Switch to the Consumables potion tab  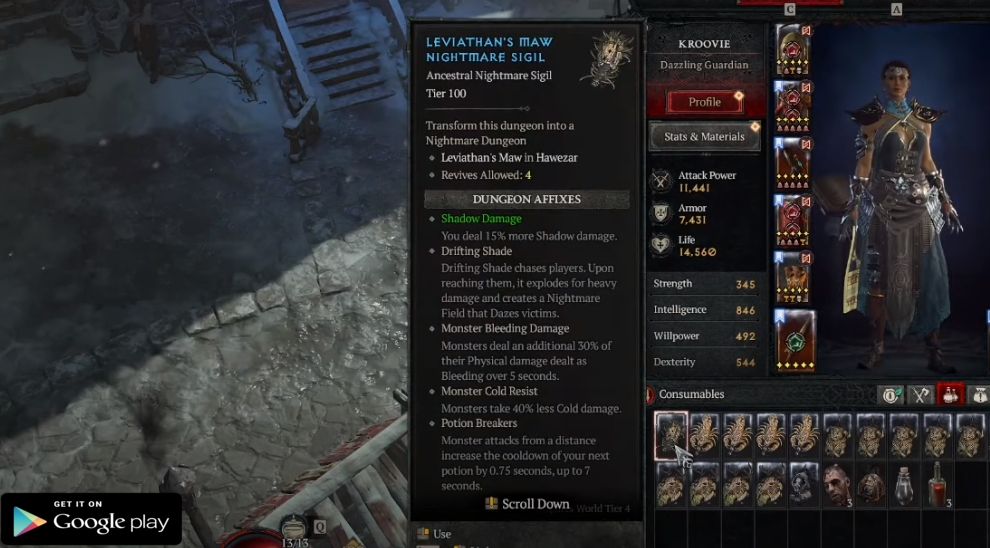pyautogui.click(x=949, y=395)
